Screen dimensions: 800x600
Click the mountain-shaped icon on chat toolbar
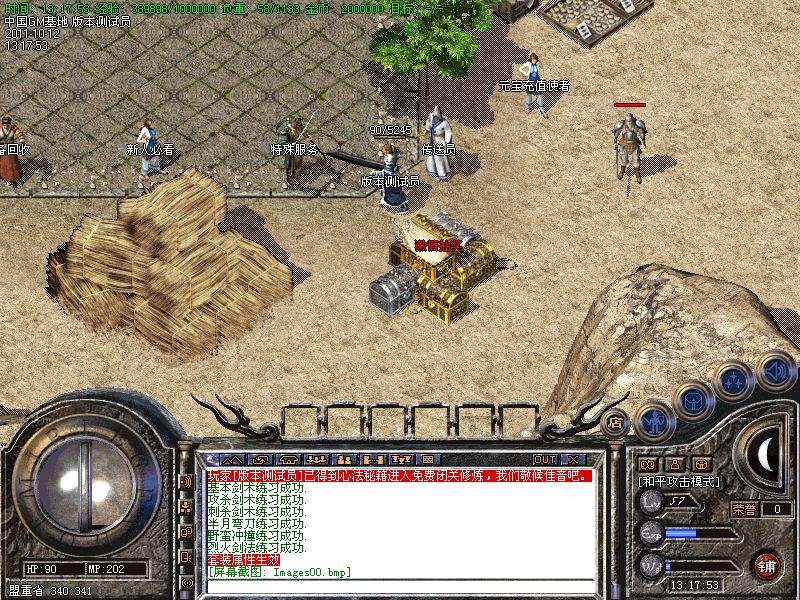click(x=232, y=460)
